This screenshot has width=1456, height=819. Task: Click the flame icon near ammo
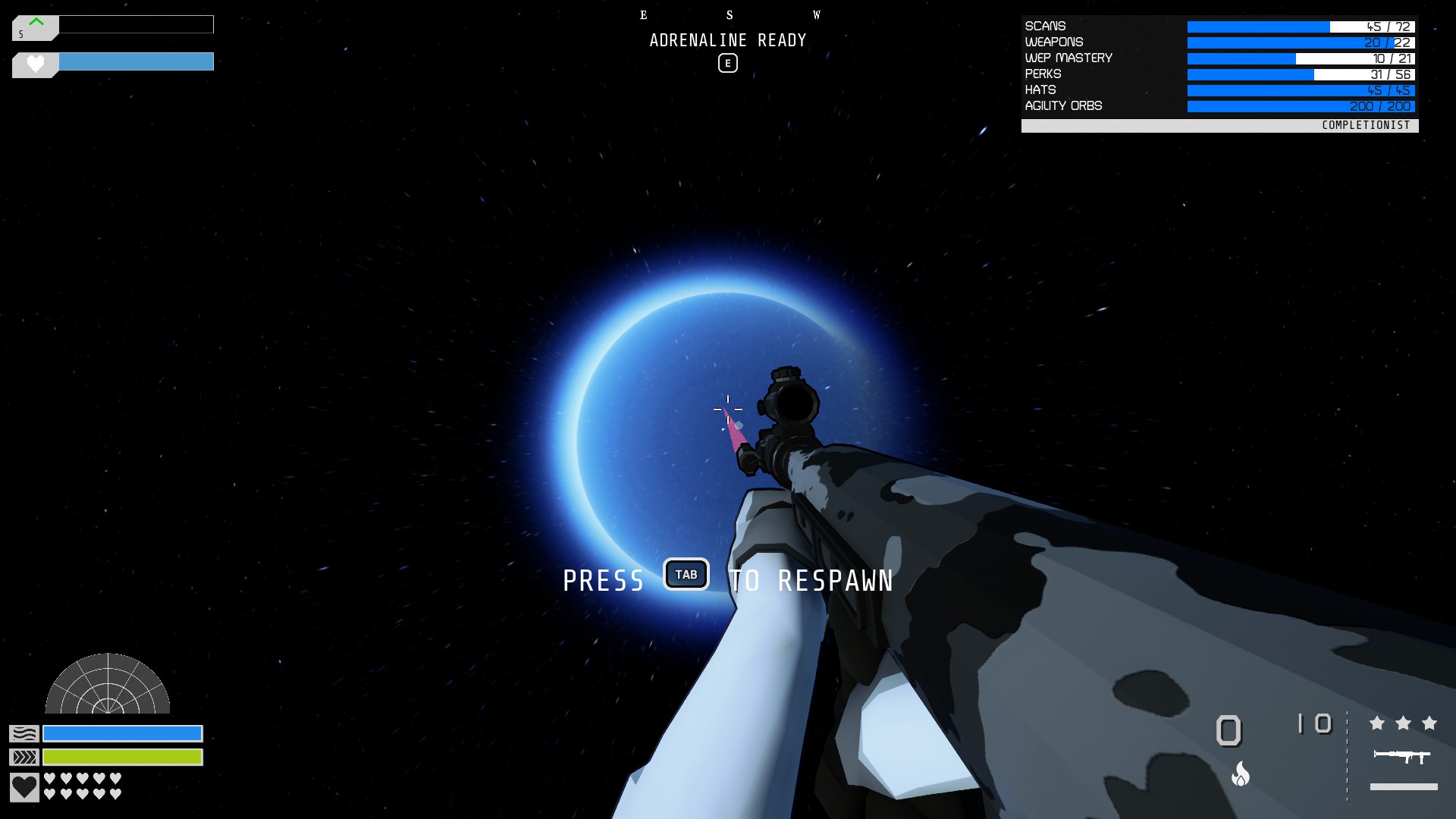(x=1241, y=773)
